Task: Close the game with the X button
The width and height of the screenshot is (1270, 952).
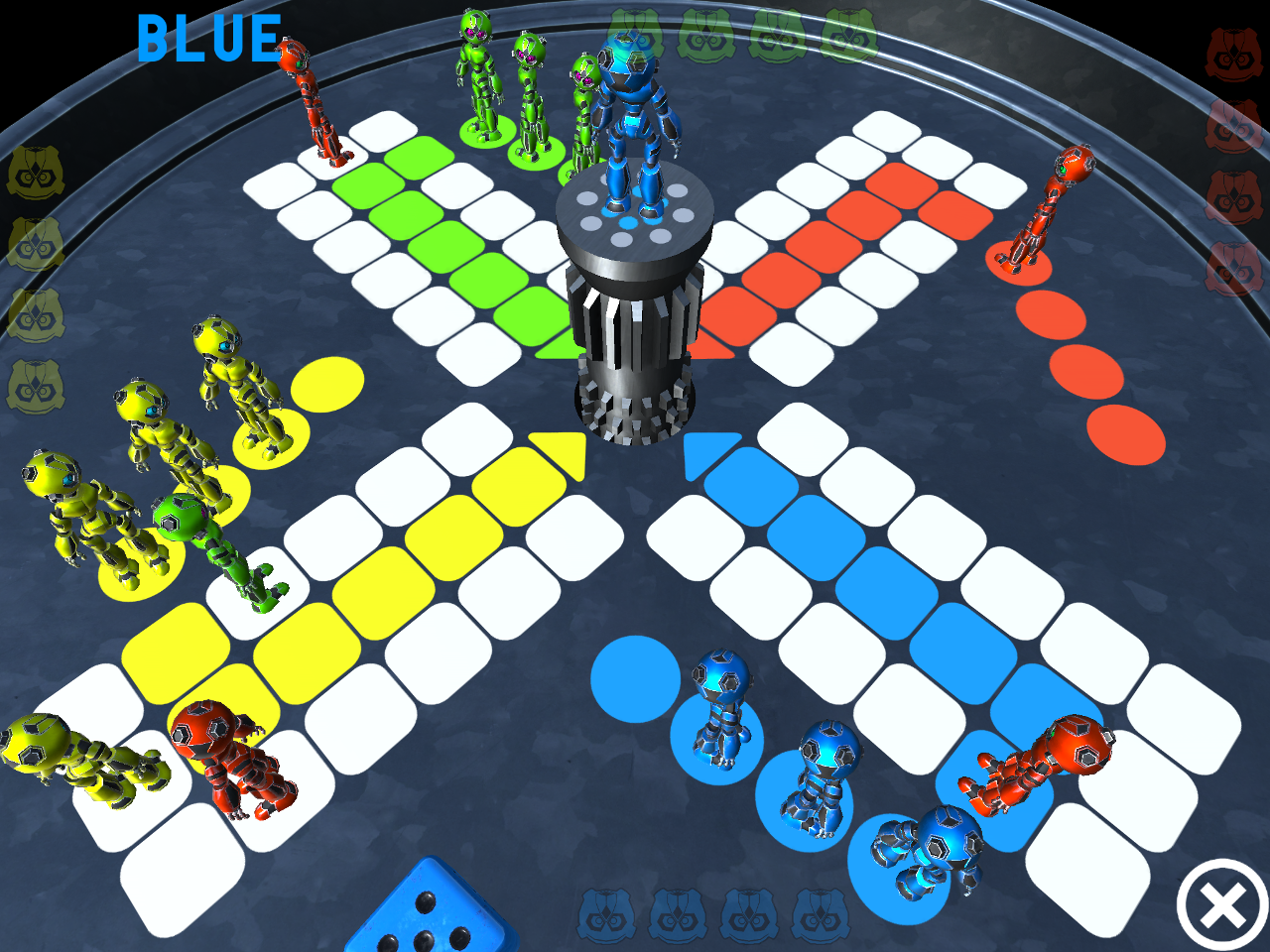Action: (x=1221, y=905)
